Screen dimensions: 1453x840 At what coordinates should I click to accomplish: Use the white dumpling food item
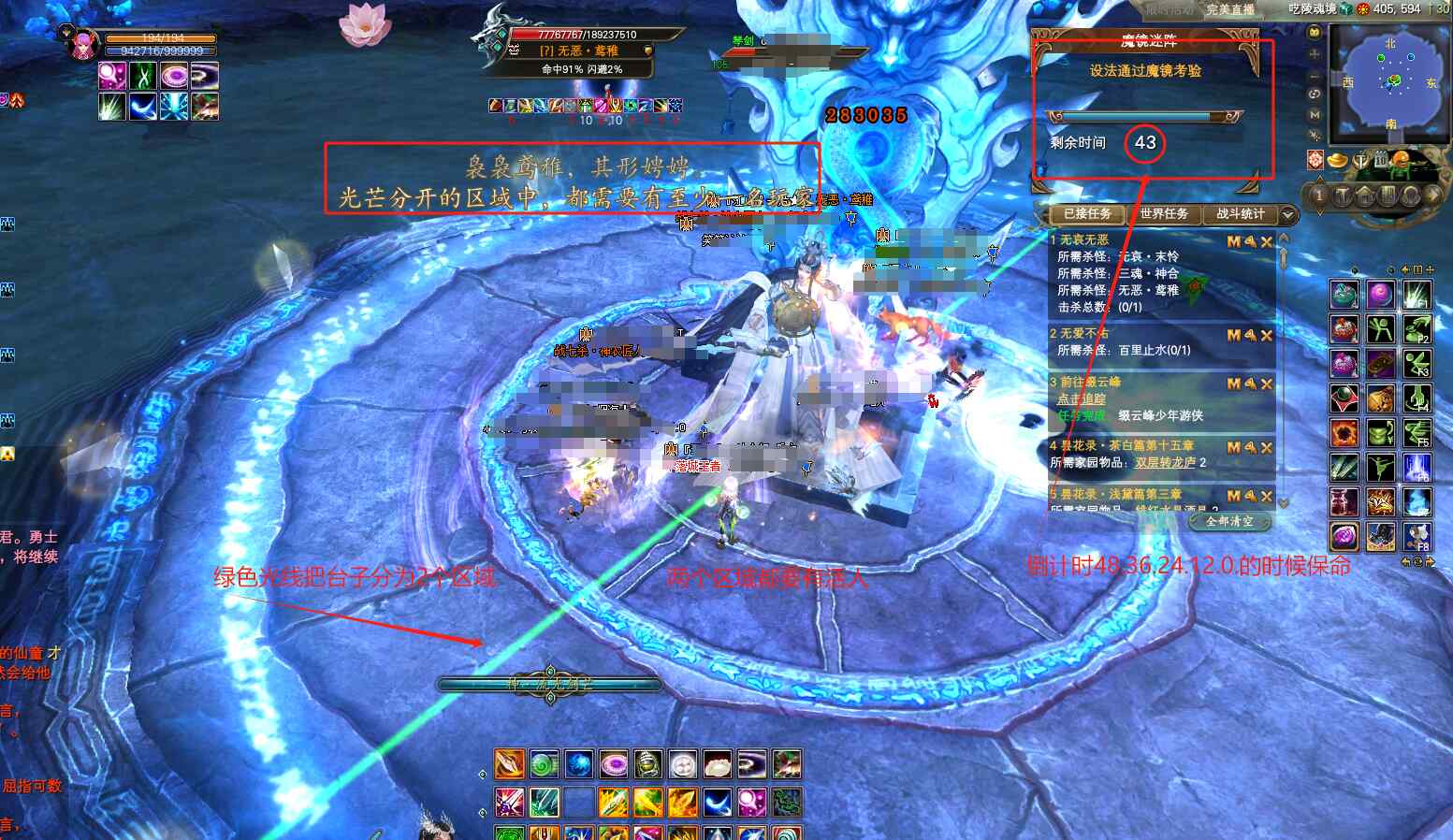point(717,765)
